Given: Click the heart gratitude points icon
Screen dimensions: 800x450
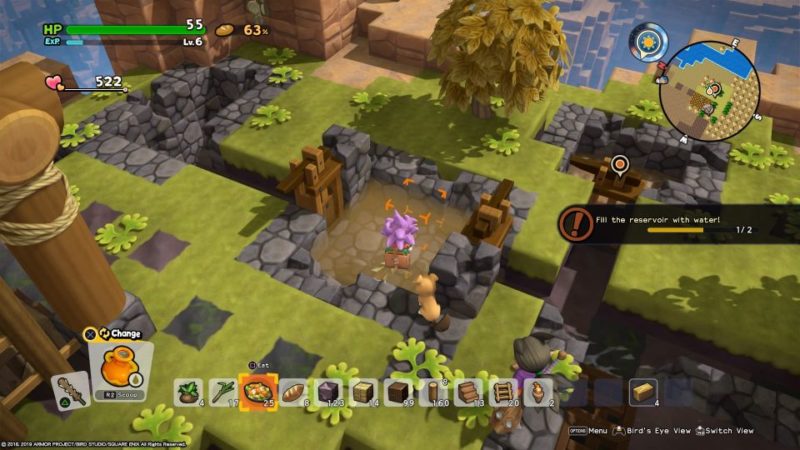Looking at the screenshot, I should pos(55,83).
